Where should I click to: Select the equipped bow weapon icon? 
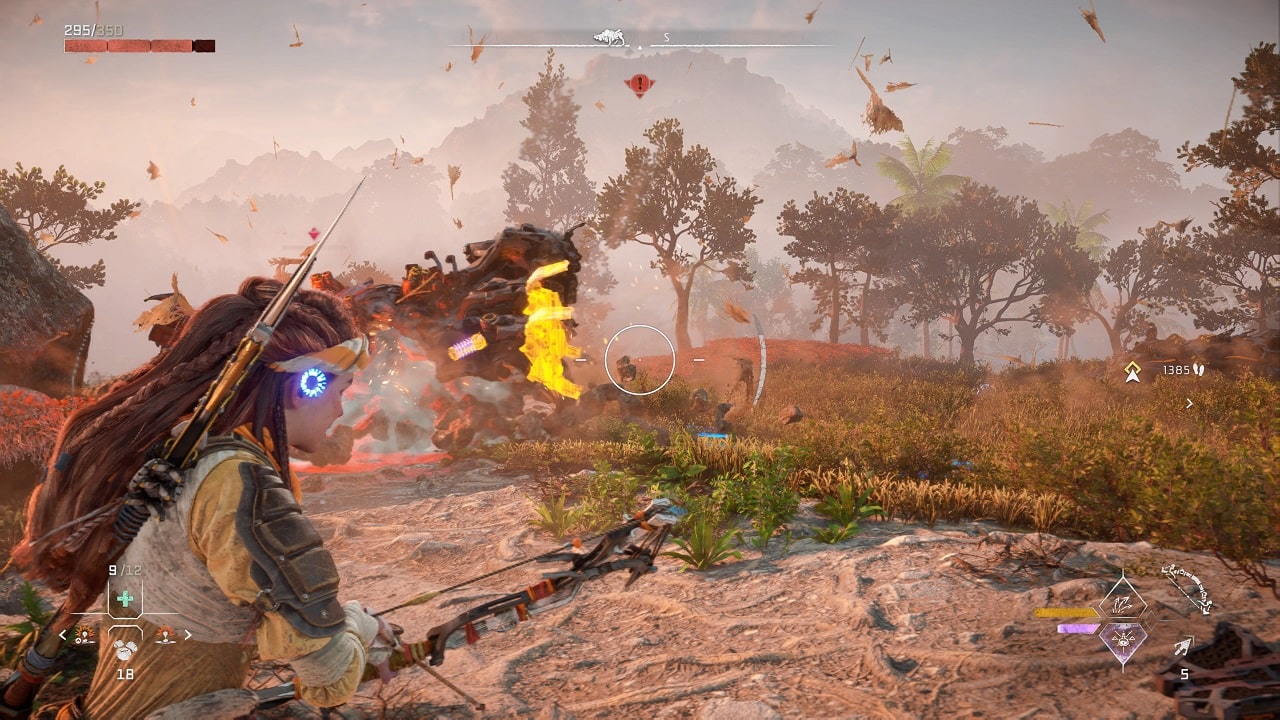1188,588
